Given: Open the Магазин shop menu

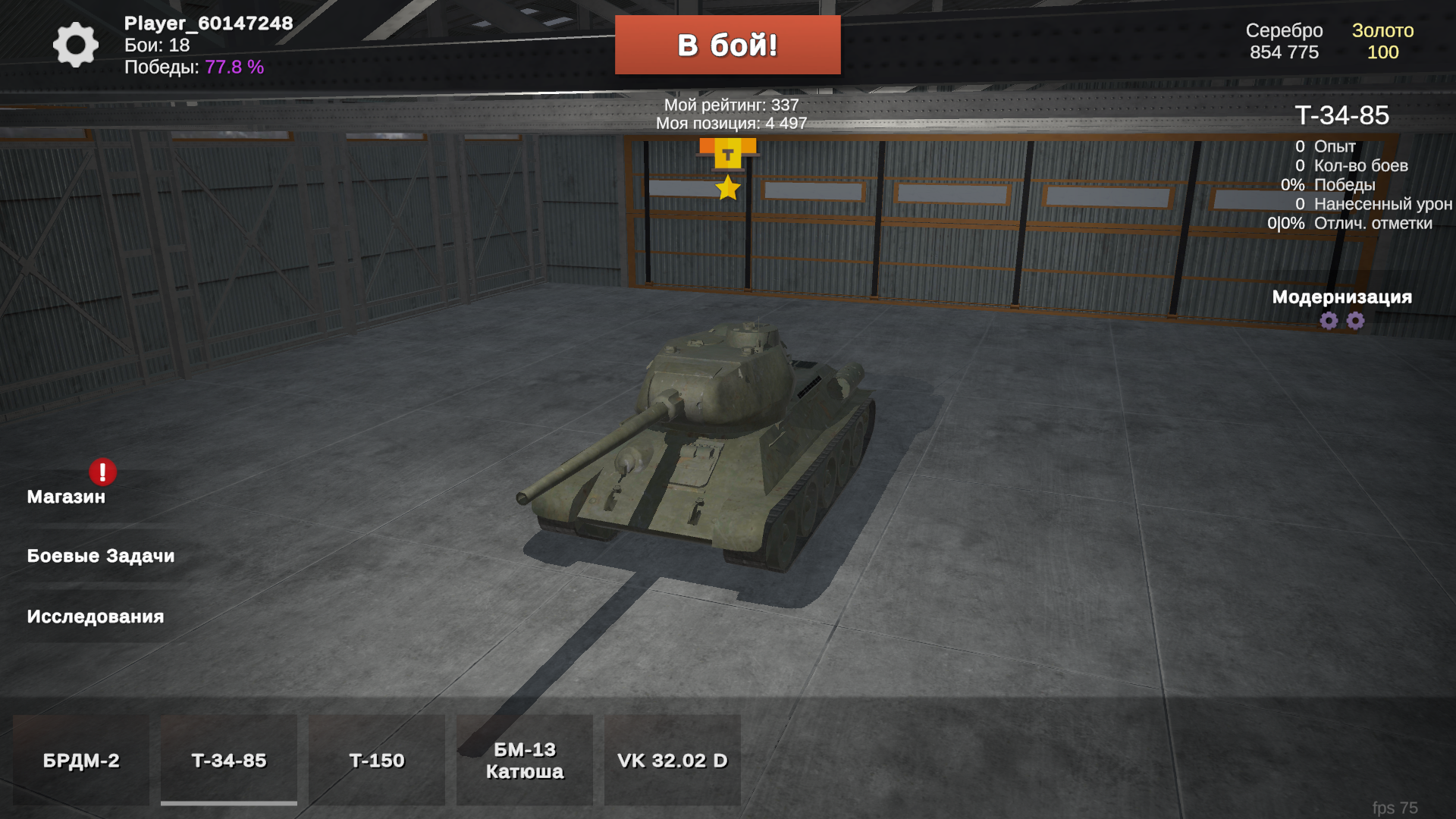Looking at the screenshot, I should pos(65,497).
